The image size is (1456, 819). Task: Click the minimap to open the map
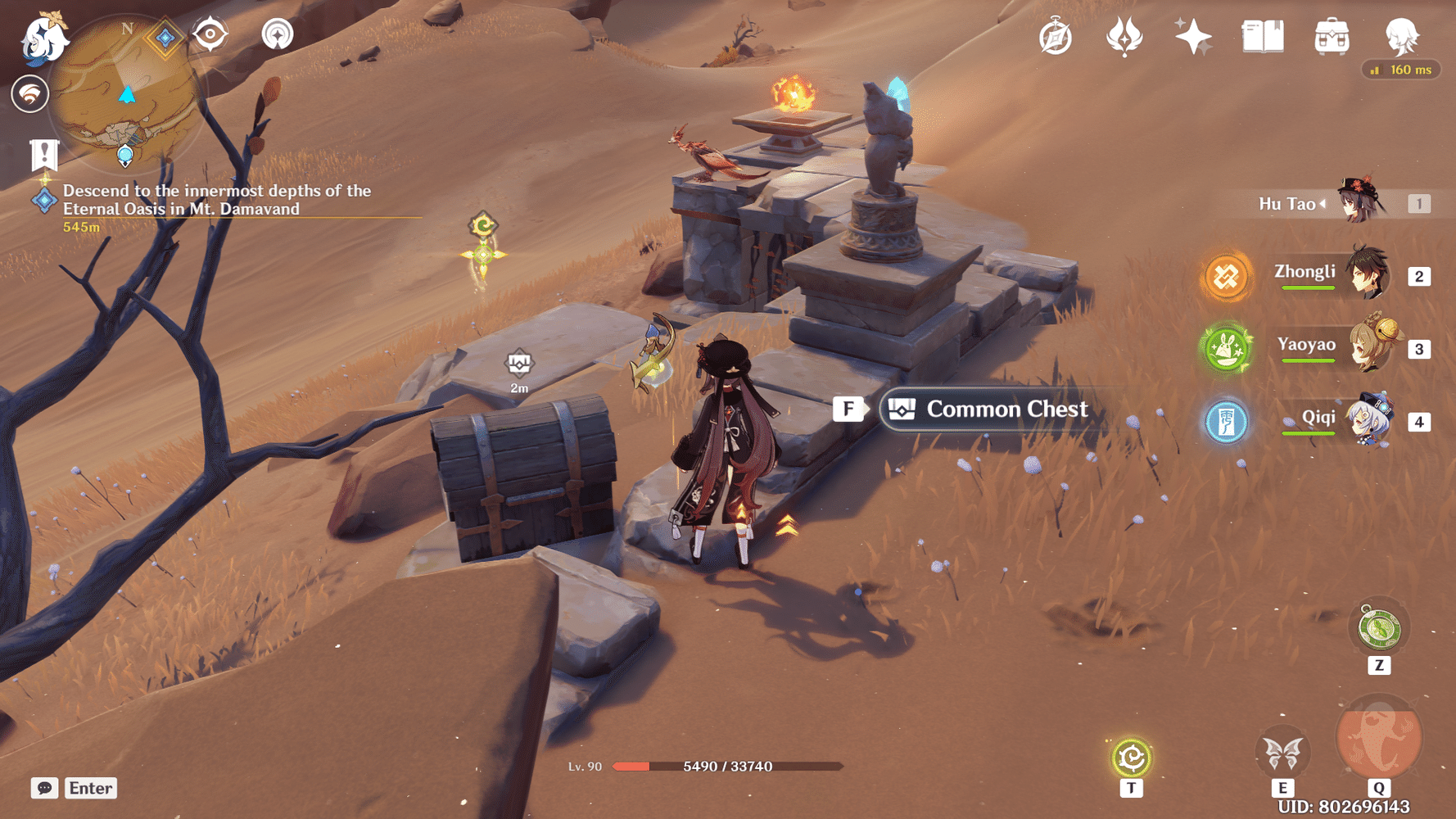124,94
